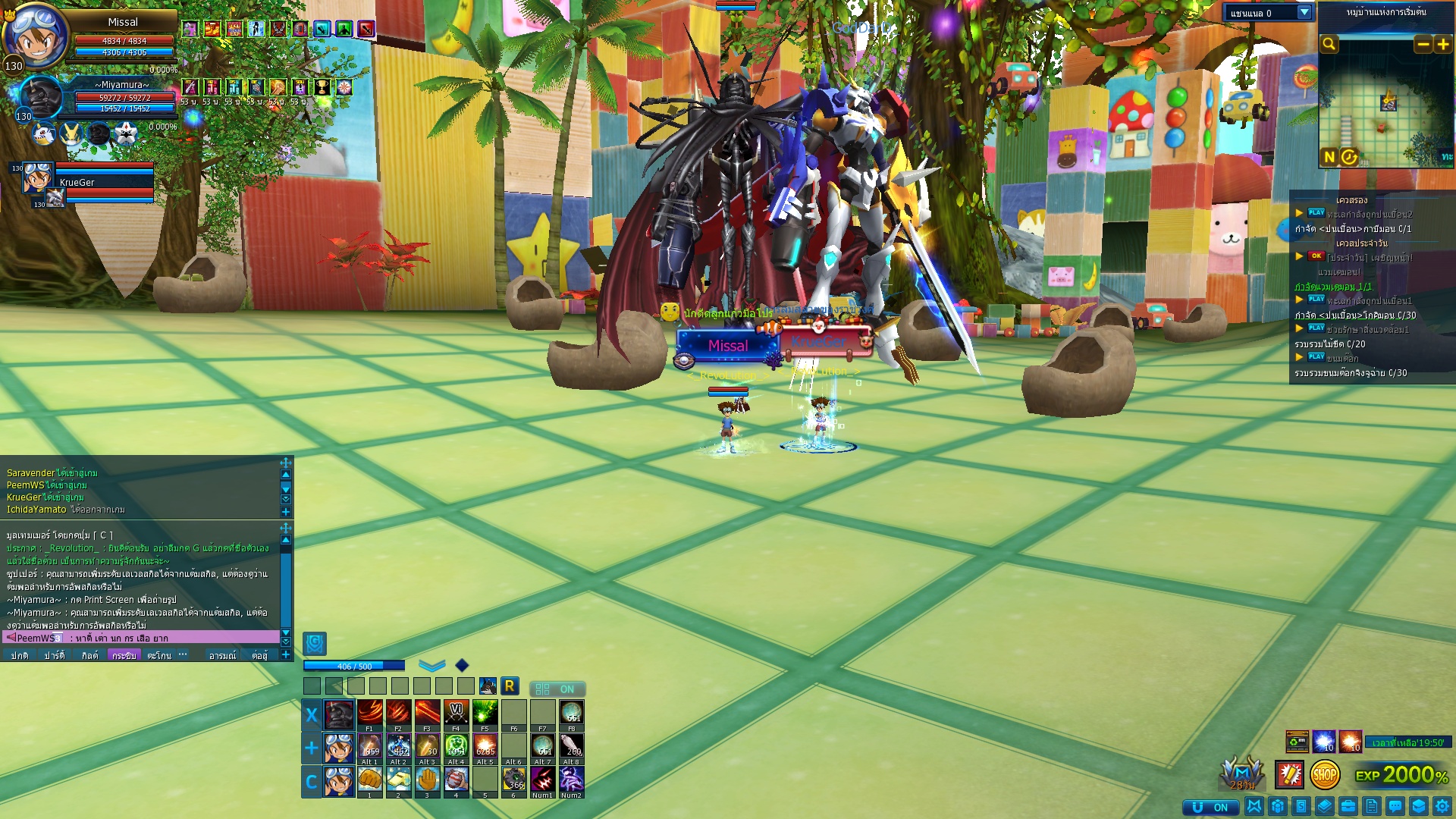The height and width of the screenshot is (819, 1456).
Task: Click the speech bubble chat icon
Action: (1395, 807)
